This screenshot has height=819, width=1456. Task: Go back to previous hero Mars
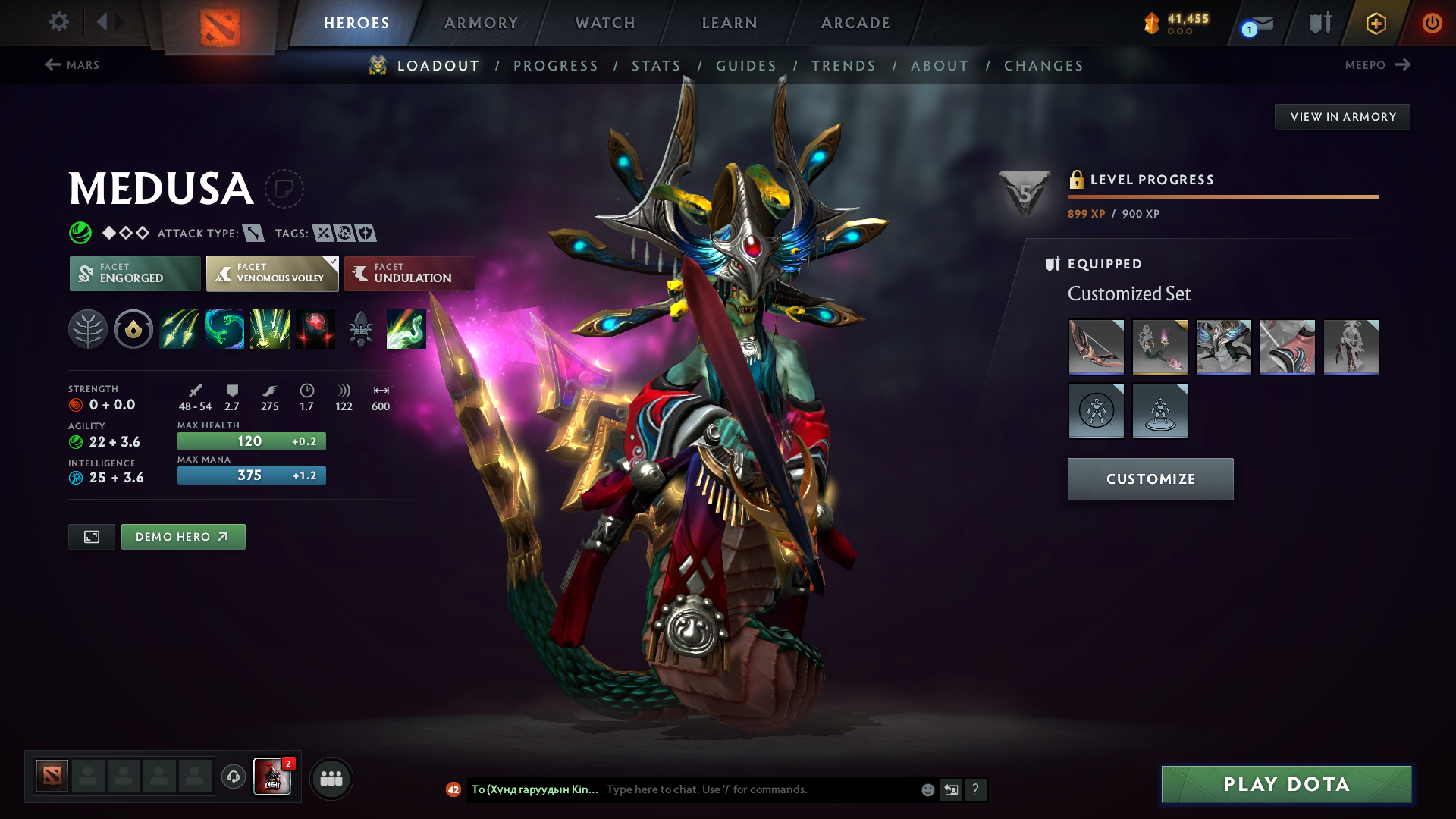(x=73, y=65)
